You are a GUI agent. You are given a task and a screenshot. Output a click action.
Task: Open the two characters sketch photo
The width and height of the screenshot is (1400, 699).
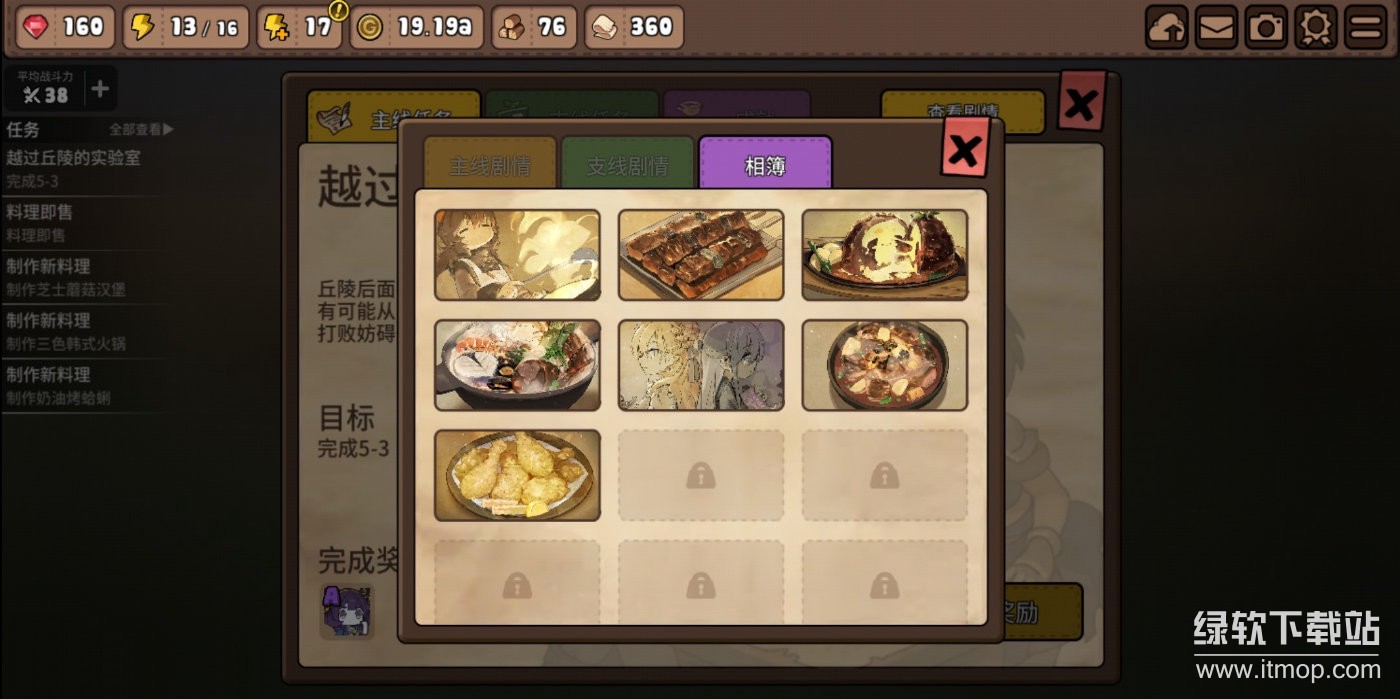point(701,365)
